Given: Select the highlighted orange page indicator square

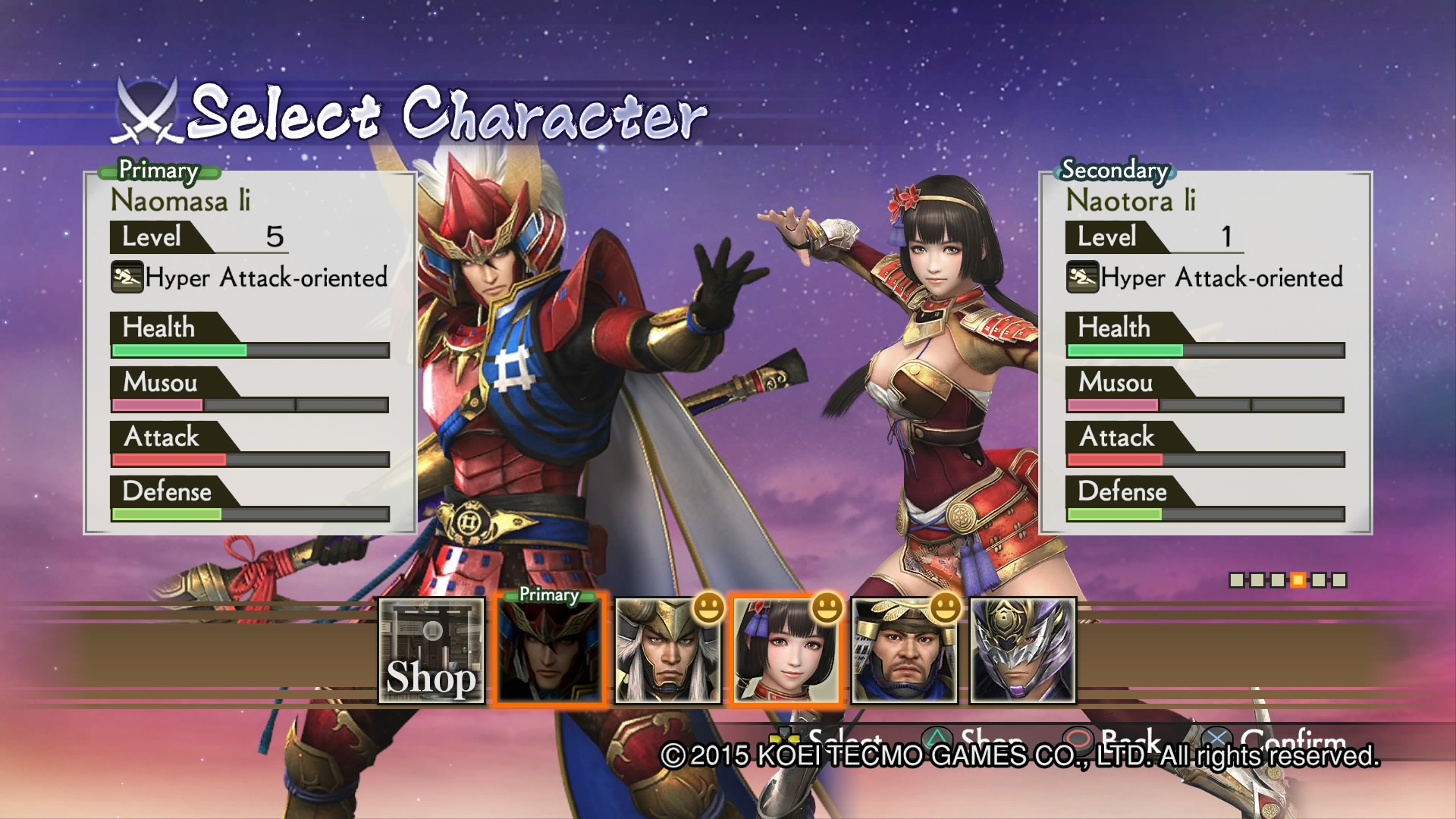Looking at the screenshot, I should coord(1298,580).
